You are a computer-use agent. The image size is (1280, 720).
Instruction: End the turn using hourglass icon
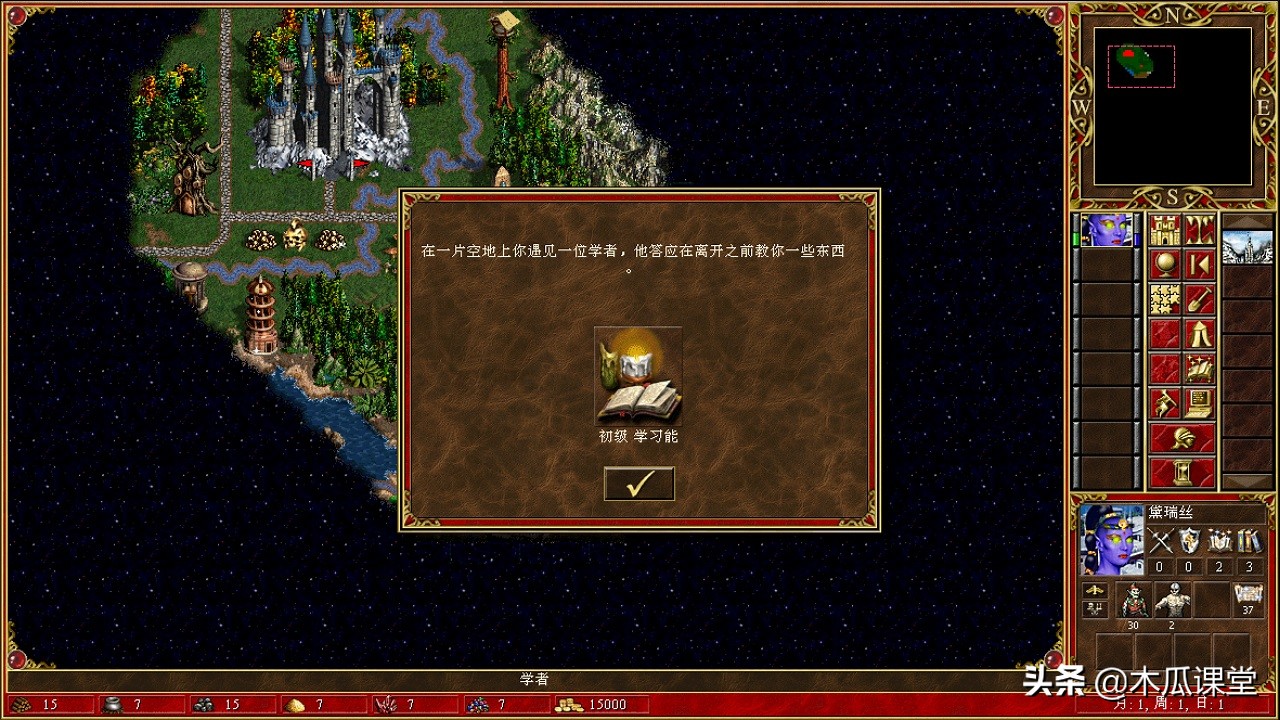[1183, 470]
